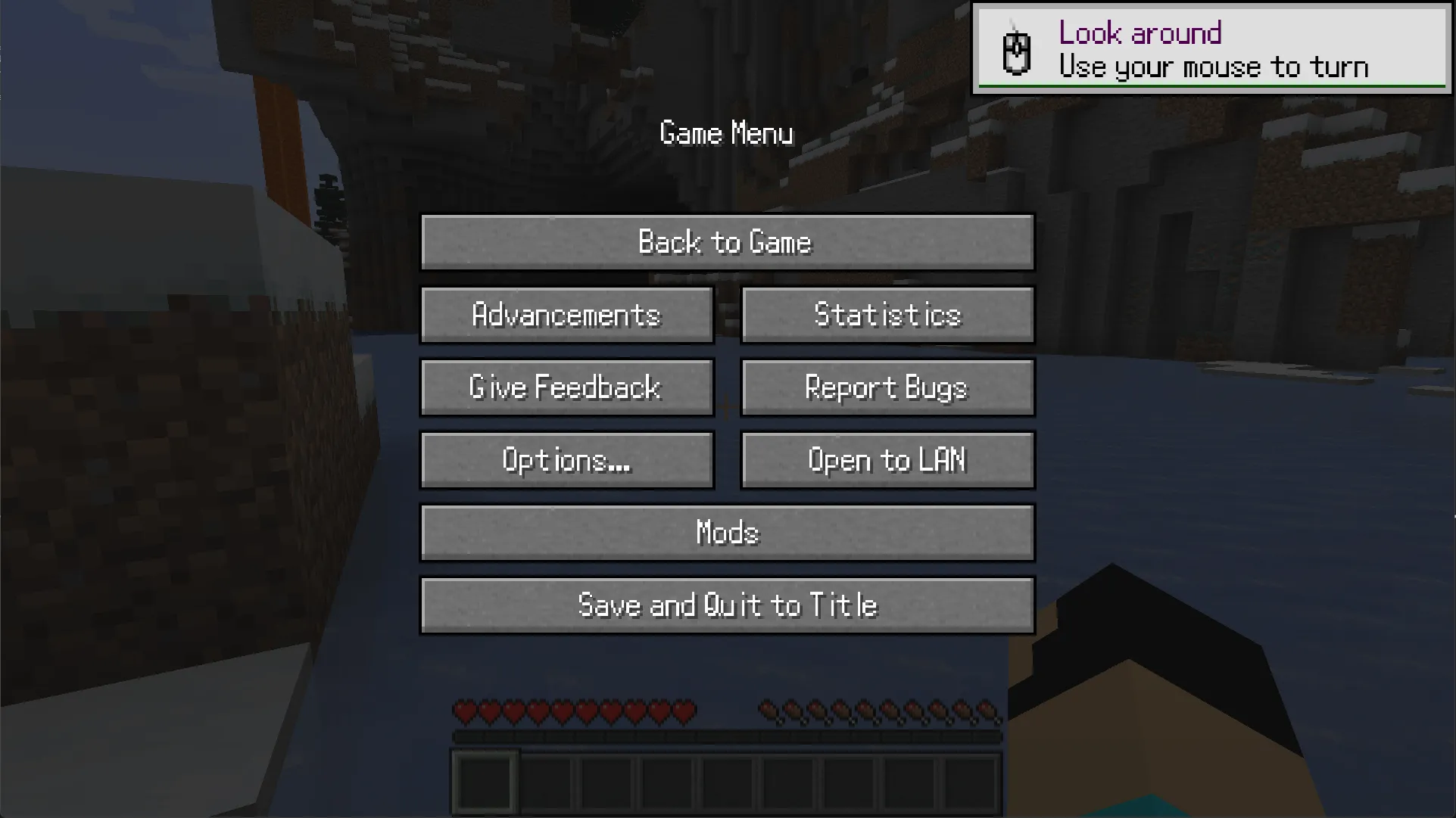Open the Options menu
The height and width of the screenshot is (818, 1456).
[x=566, y=459]
